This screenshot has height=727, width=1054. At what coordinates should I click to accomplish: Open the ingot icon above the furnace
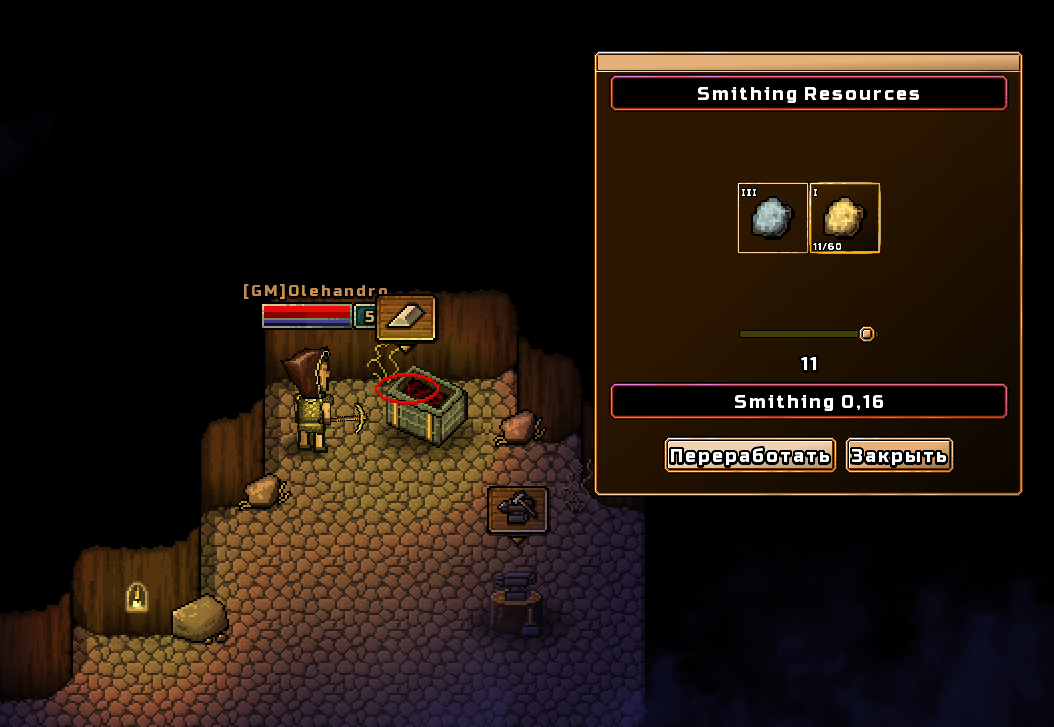point(406,318)
